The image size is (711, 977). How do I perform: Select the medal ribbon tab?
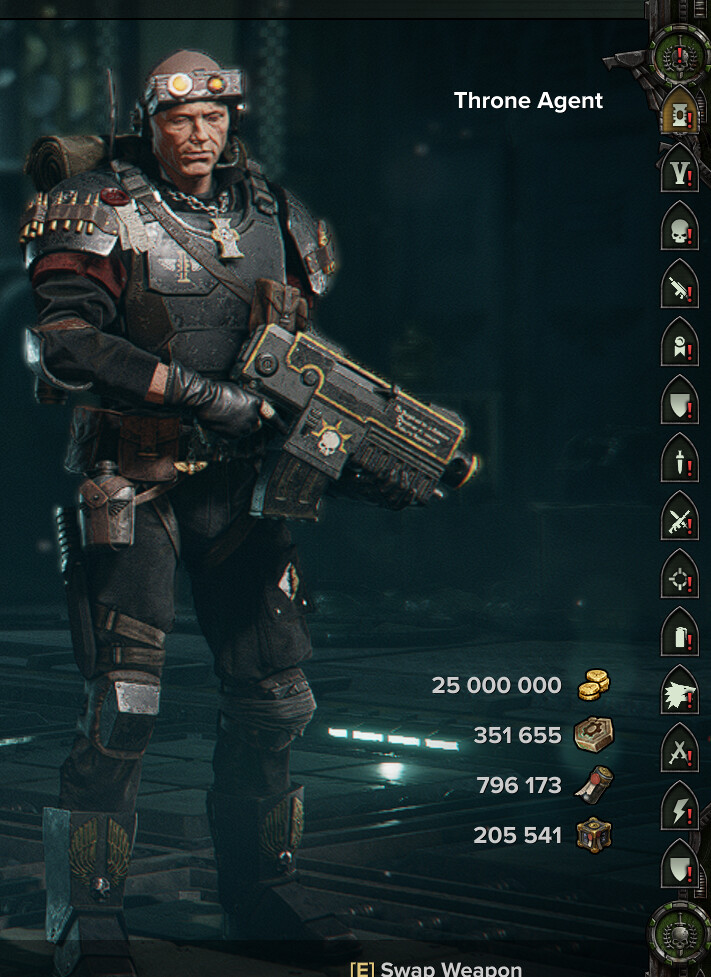pos(680,346)
